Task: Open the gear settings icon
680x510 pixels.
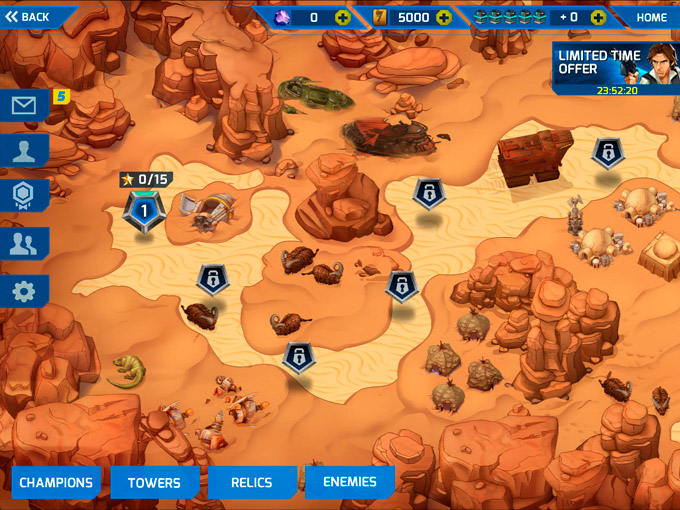Action: (x=24, y=290)
